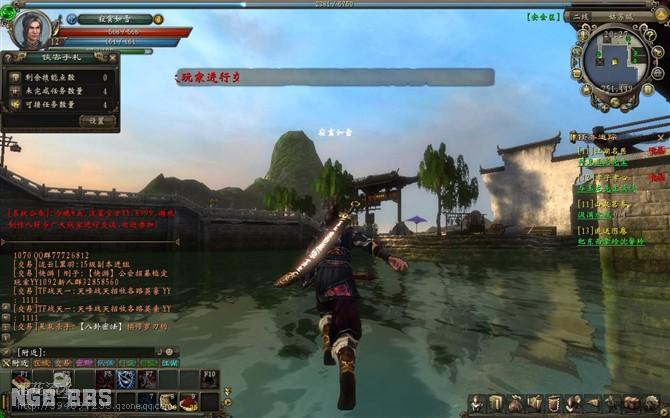Select the 未完成任务数量 row
Viewport: 670px width, 418px height.
point(61,90)
